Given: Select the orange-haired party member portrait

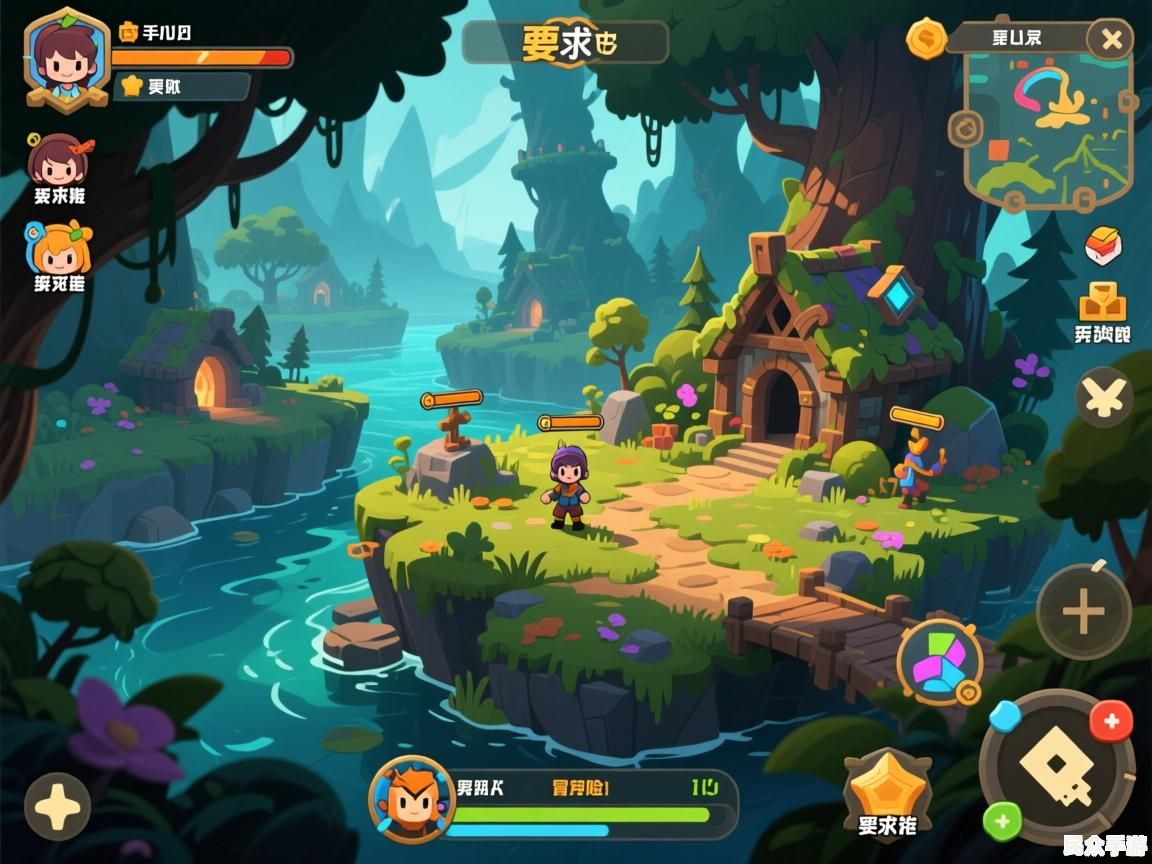Looking at the screenshot, I should pos(60,247).
